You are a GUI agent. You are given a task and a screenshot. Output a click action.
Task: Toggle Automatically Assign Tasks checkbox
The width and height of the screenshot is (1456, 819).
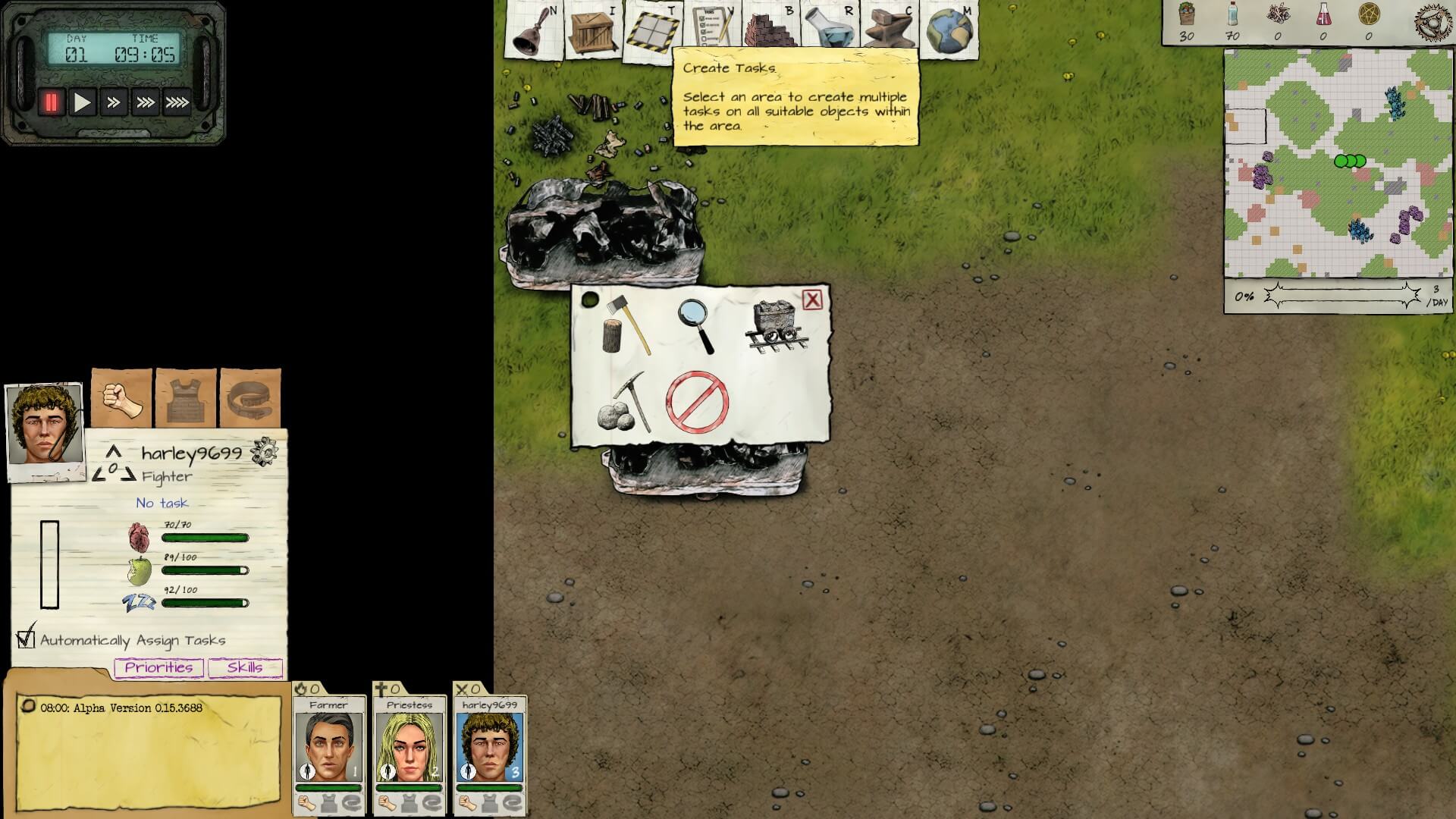coord(26,639)
